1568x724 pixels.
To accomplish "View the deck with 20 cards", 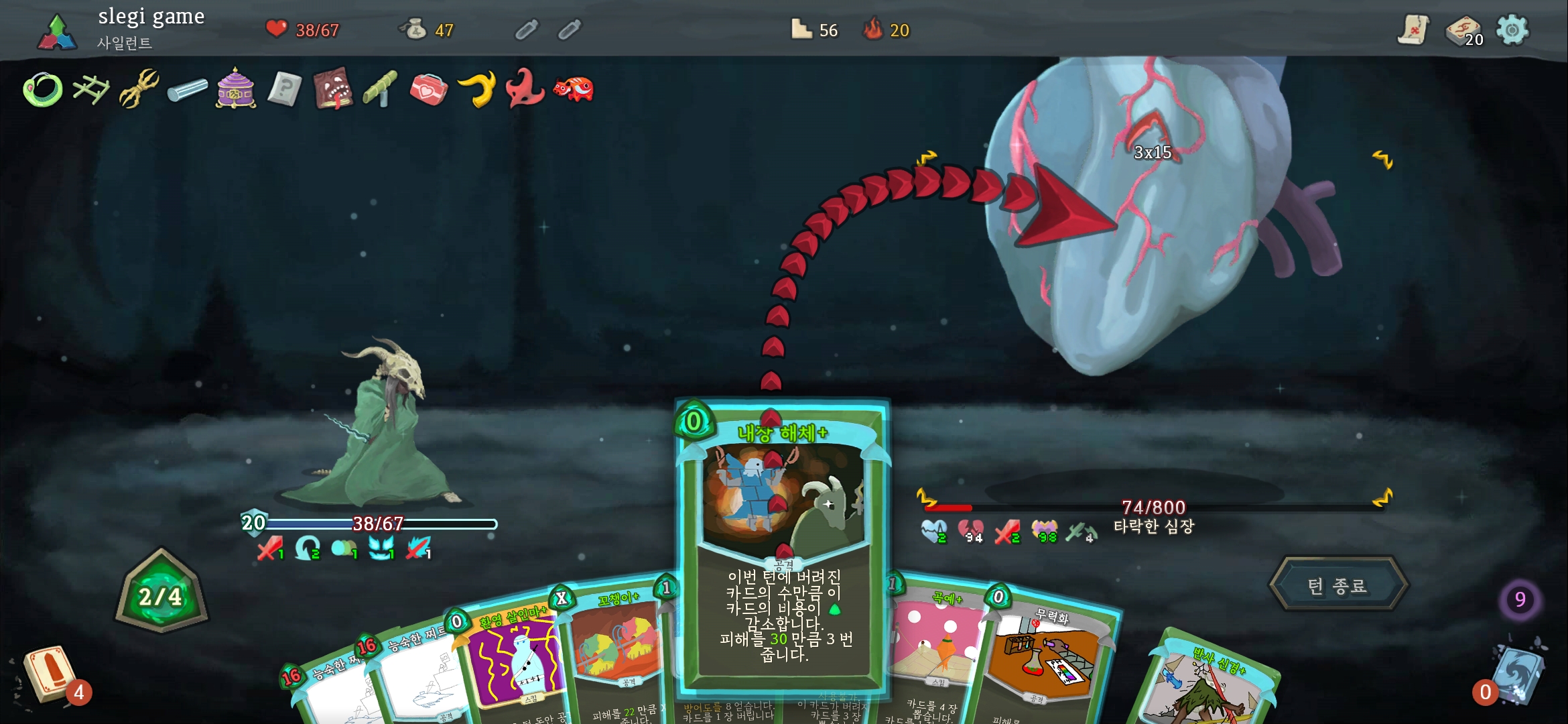I will [1464, 31].
